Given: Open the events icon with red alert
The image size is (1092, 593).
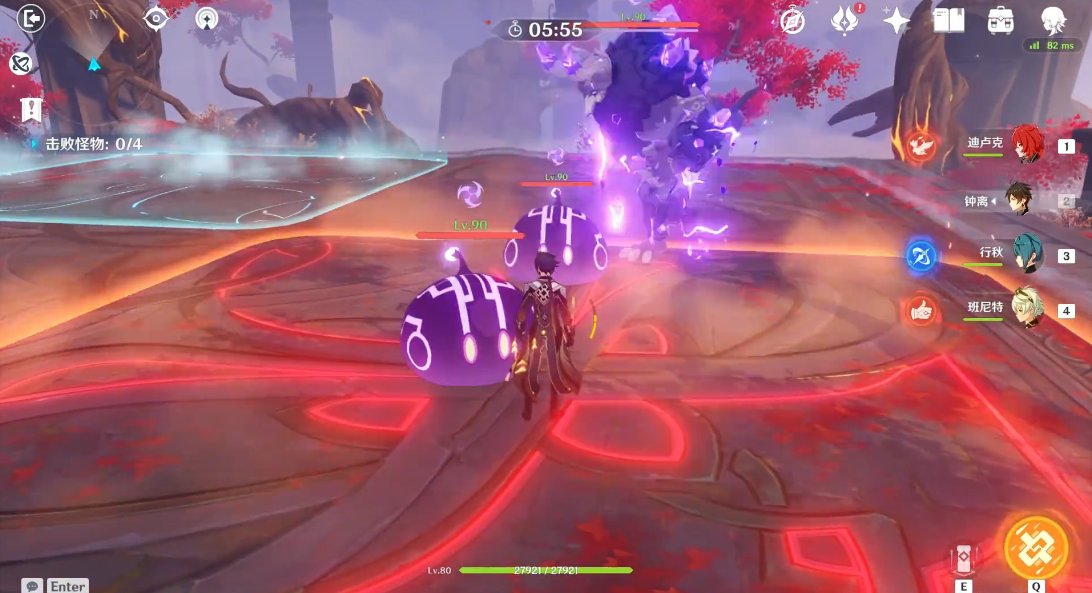Looking at the screenshot, I should coord(845,20).
